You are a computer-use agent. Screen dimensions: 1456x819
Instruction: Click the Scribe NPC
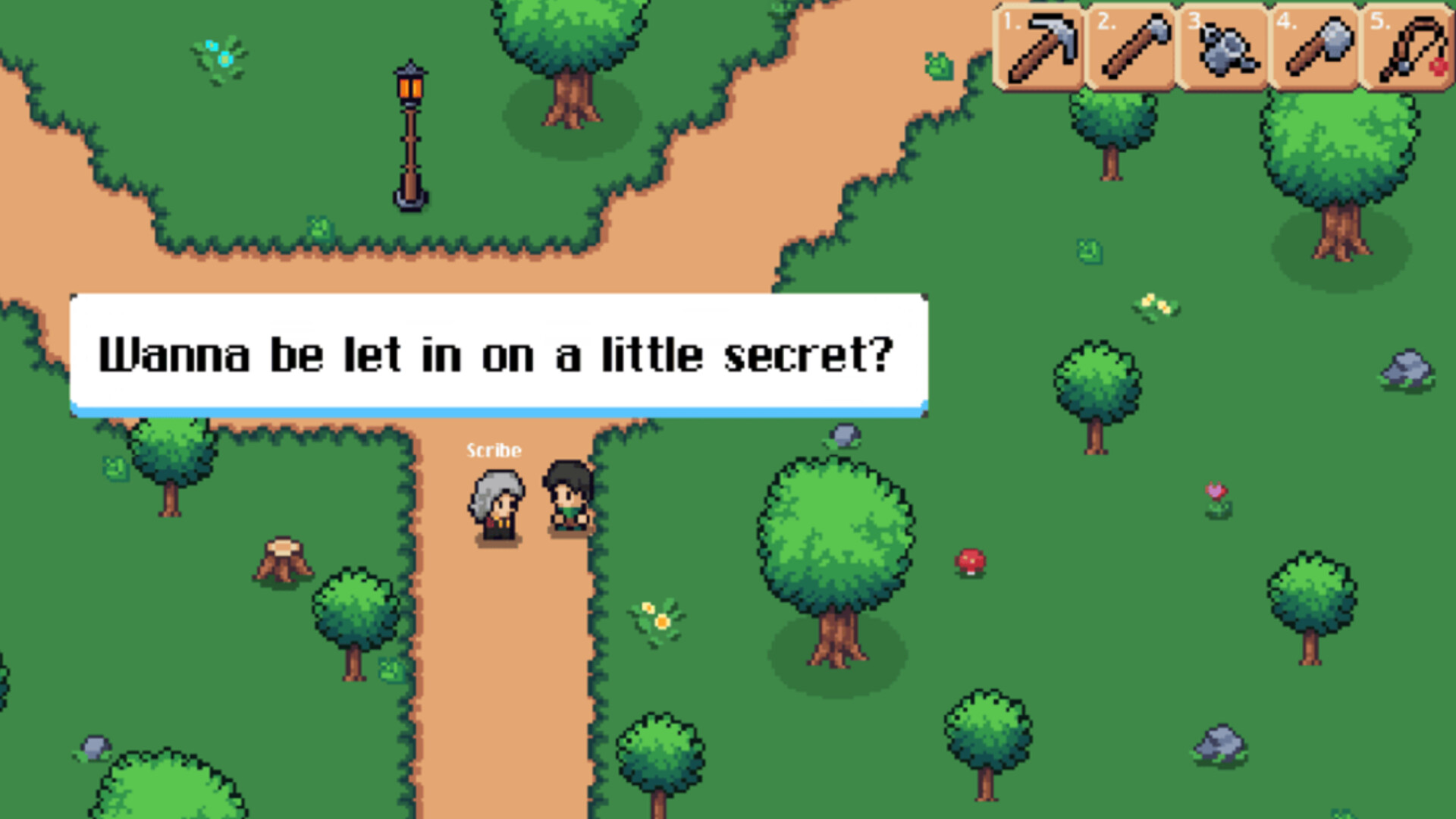[497, 504]
